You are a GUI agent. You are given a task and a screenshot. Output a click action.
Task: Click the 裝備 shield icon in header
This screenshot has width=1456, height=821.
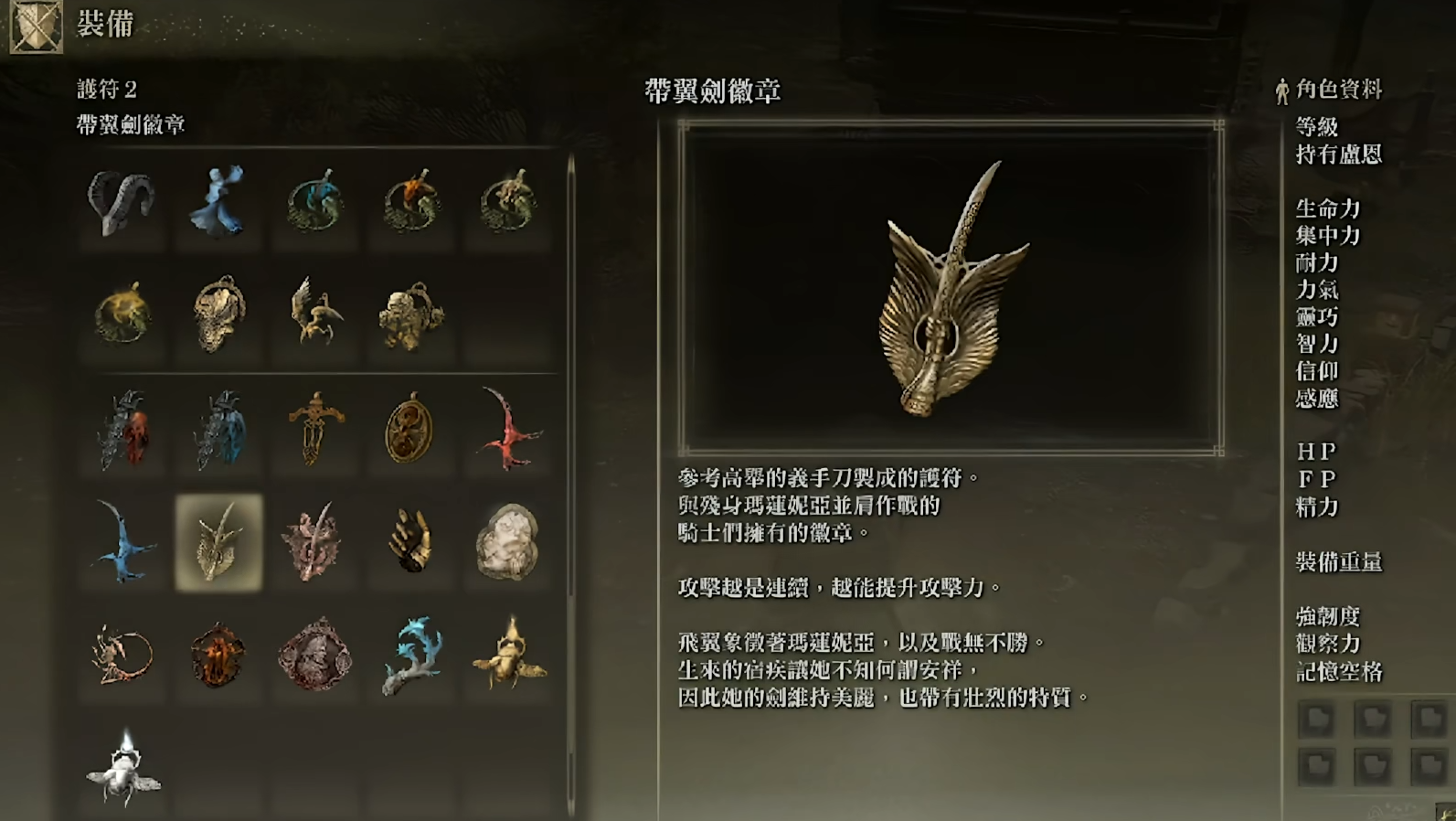point(37,26)
